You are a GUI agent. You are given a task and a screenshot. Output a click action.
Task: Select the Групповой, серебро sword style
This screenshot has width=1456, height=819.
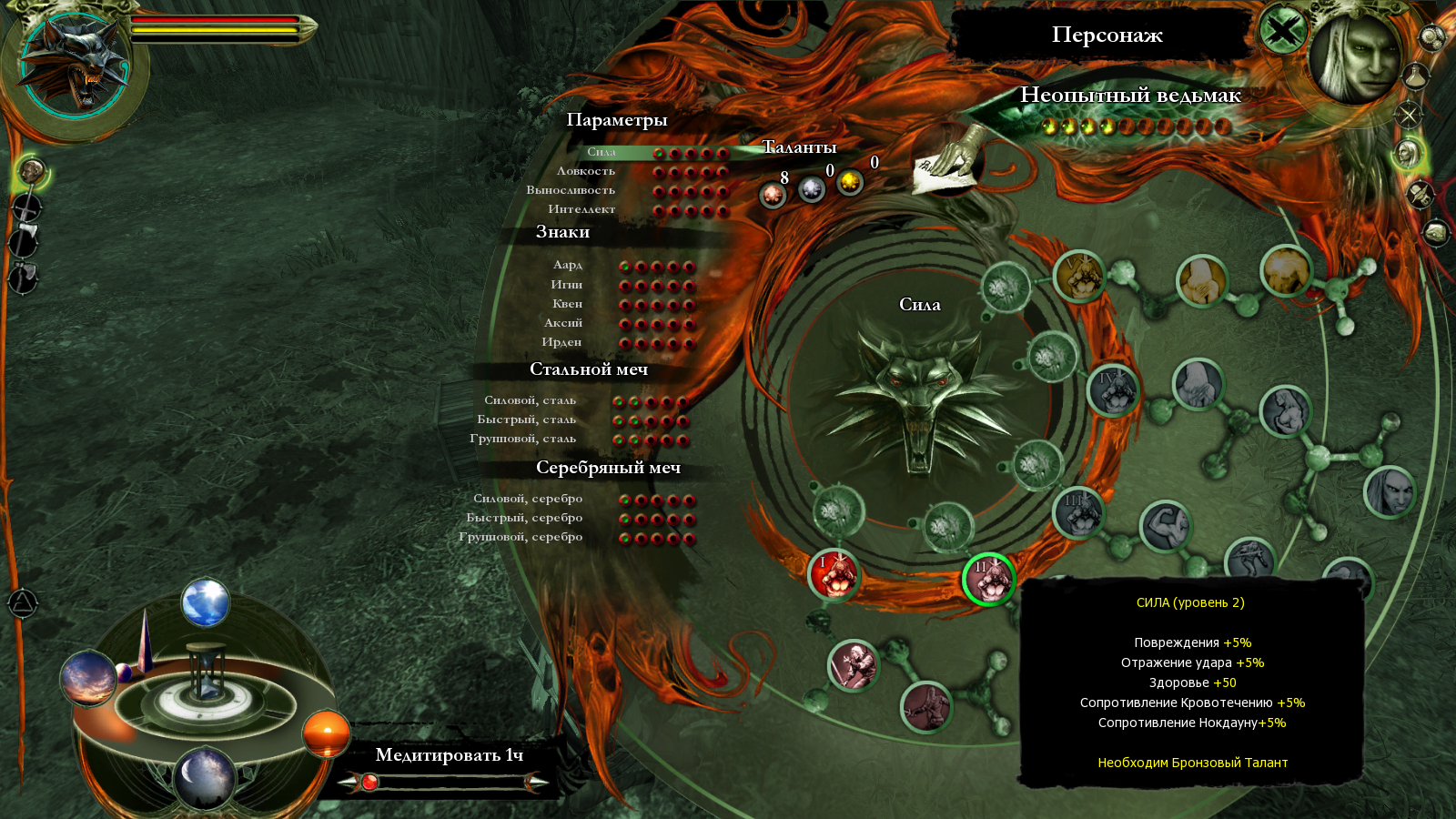[521, 537]
